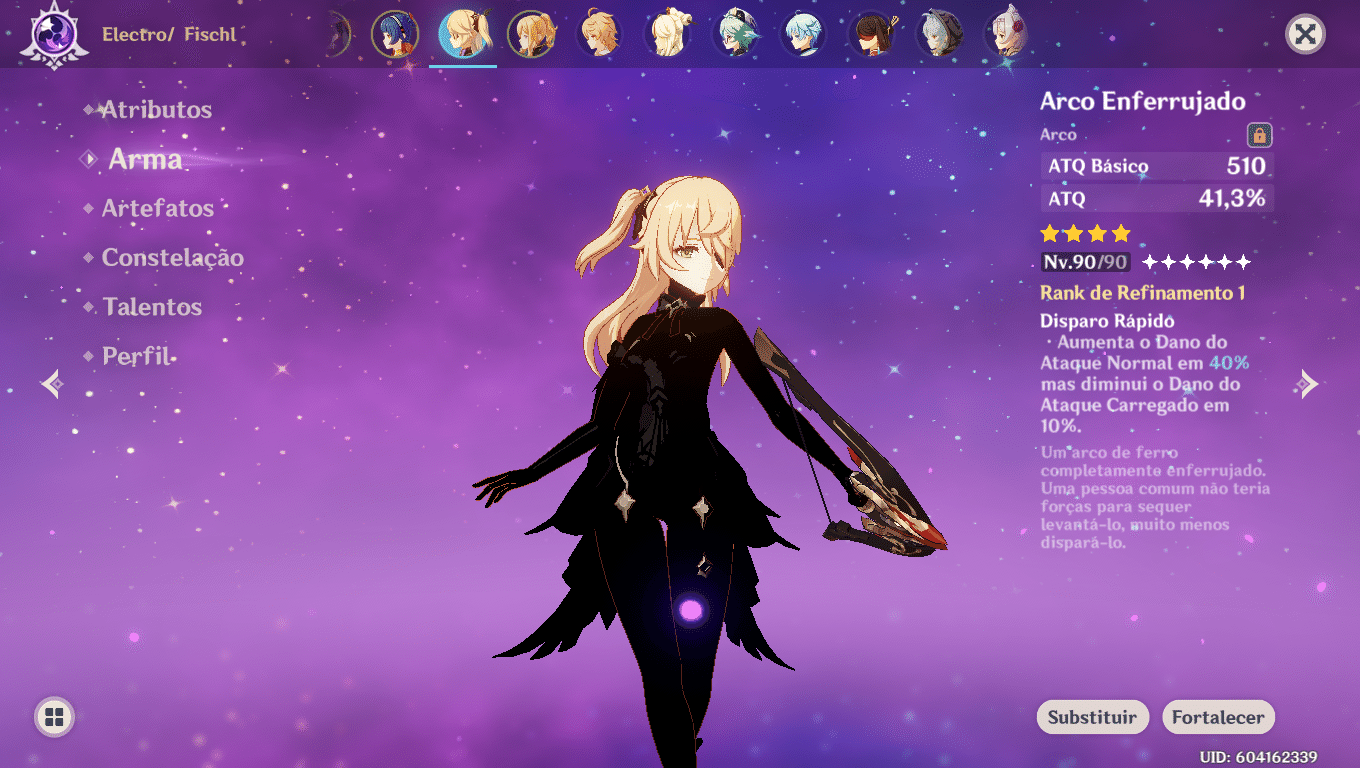This screenshot has height=768, width=1360.
Task: Navigate to next character with right arrow
Action: coord(1310,384)
